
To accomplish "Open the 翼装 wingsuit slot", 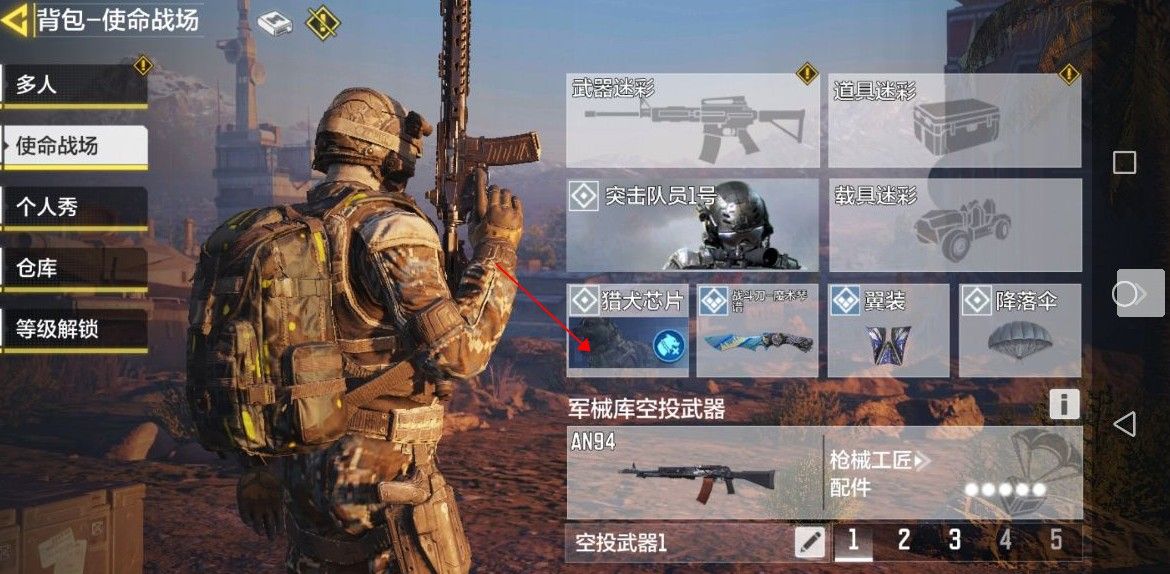I will click(x=888, y=329).
